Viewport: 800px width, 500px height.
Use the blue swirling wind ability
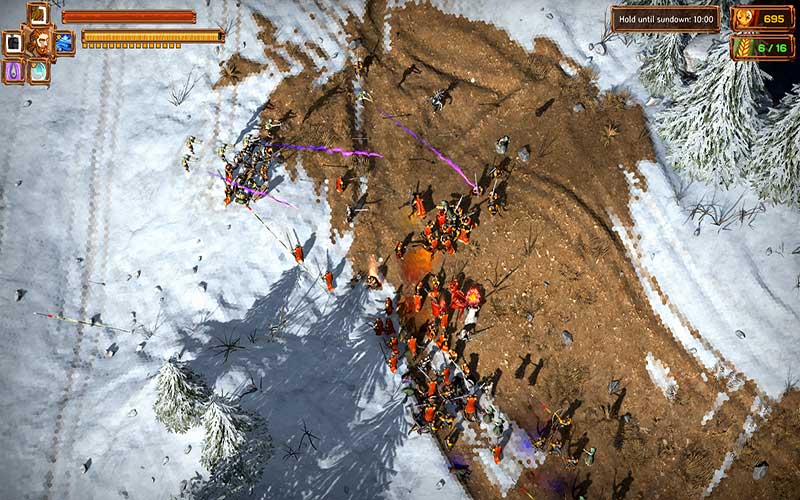click(x=64, y=43)
